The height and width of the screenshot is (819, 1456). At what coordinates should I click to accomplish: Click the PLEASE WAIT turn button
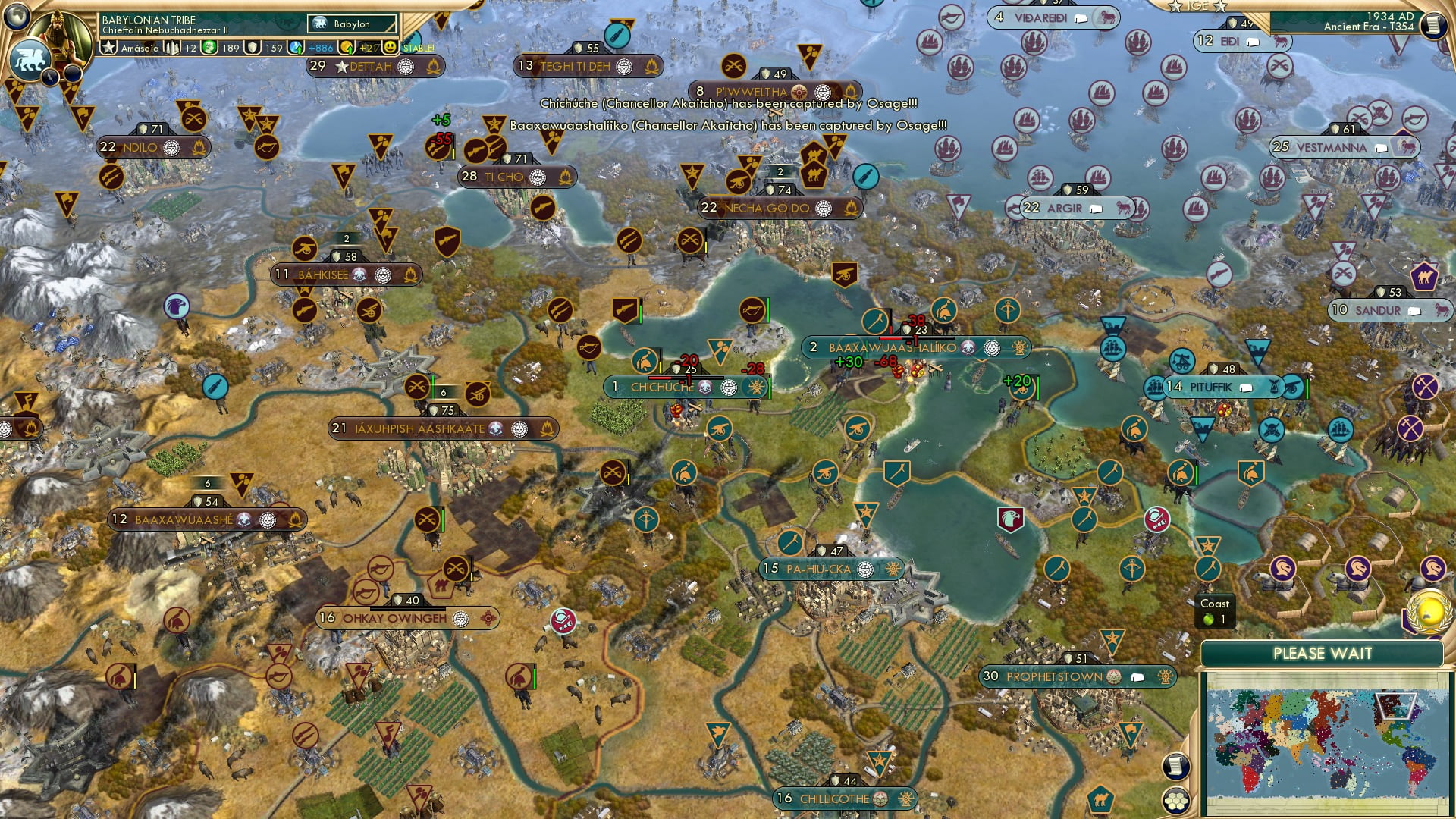[x=1323, y=653]
